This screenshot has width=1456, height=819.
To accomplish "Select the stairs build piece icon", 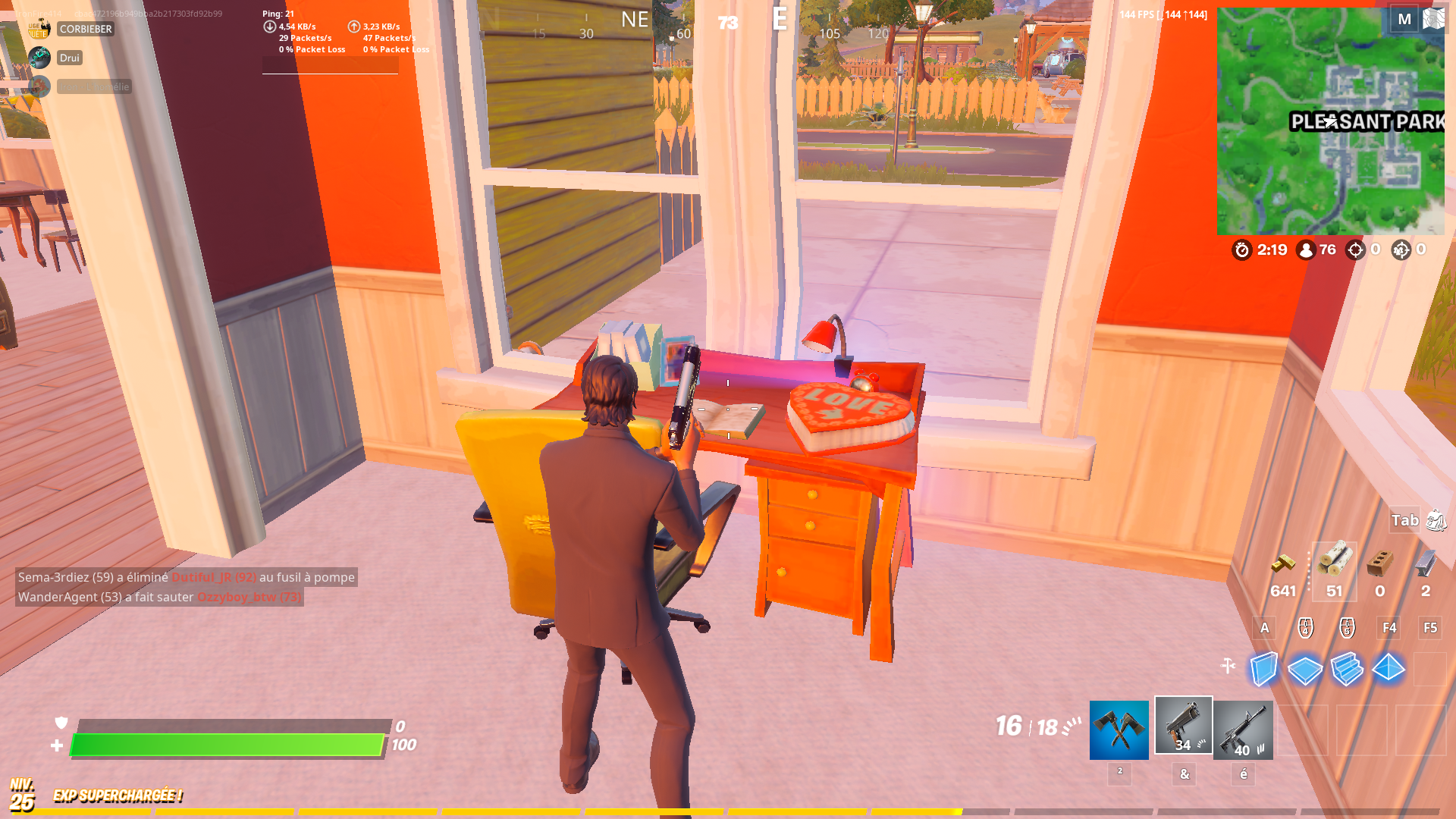I will pyautogui.click(x=1348, y=670).
